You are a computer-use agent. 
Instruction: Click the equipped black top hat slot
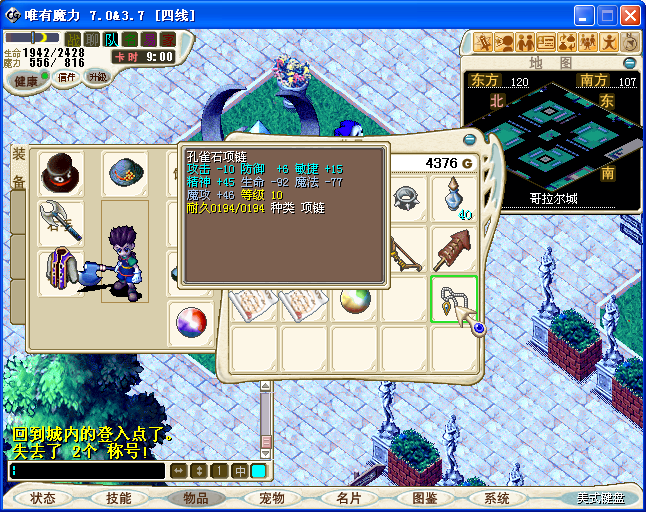(61, 174)
